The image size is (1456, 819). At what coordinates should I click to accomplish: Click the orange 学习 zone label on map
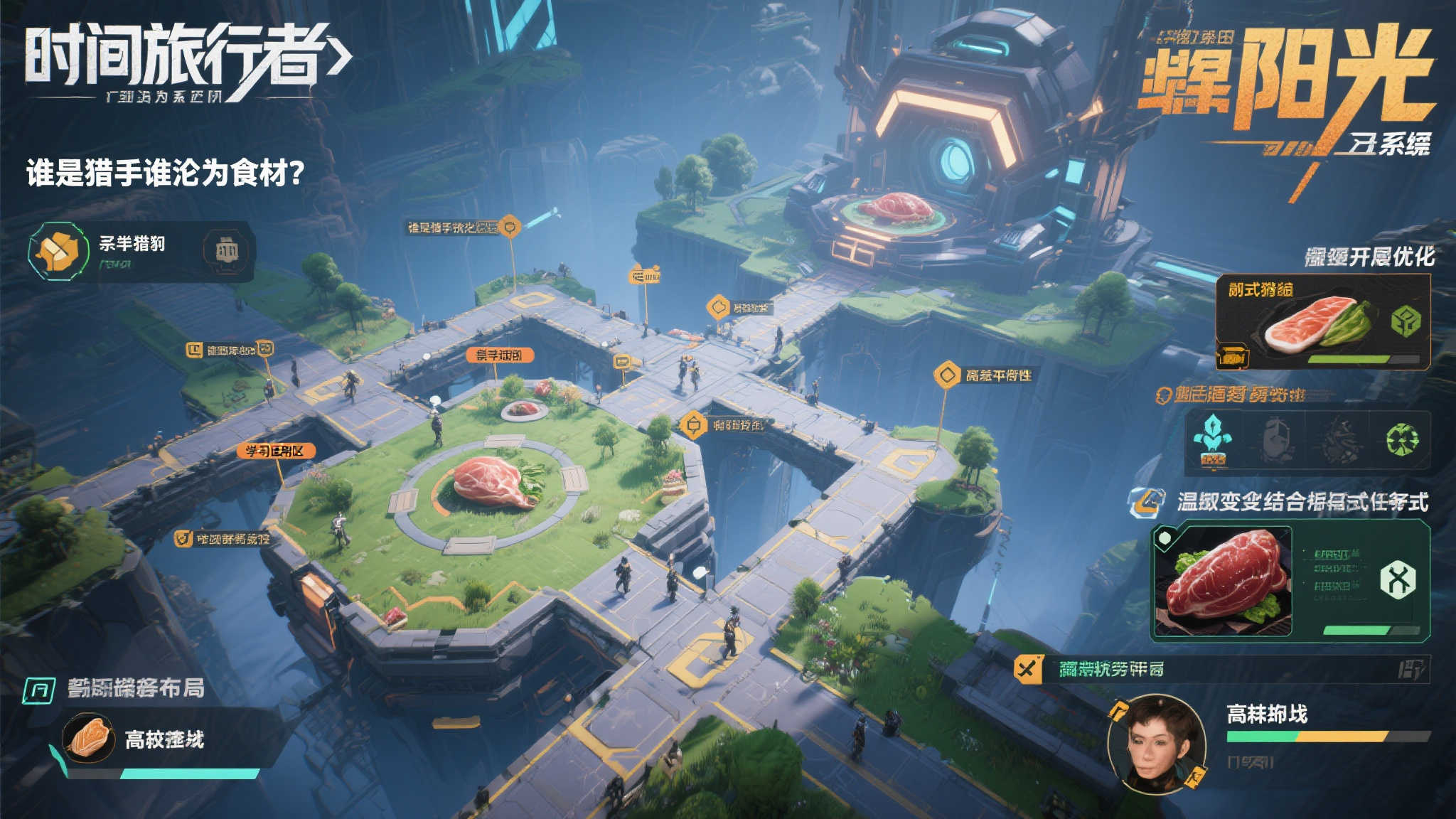click(x=276, y=451)
